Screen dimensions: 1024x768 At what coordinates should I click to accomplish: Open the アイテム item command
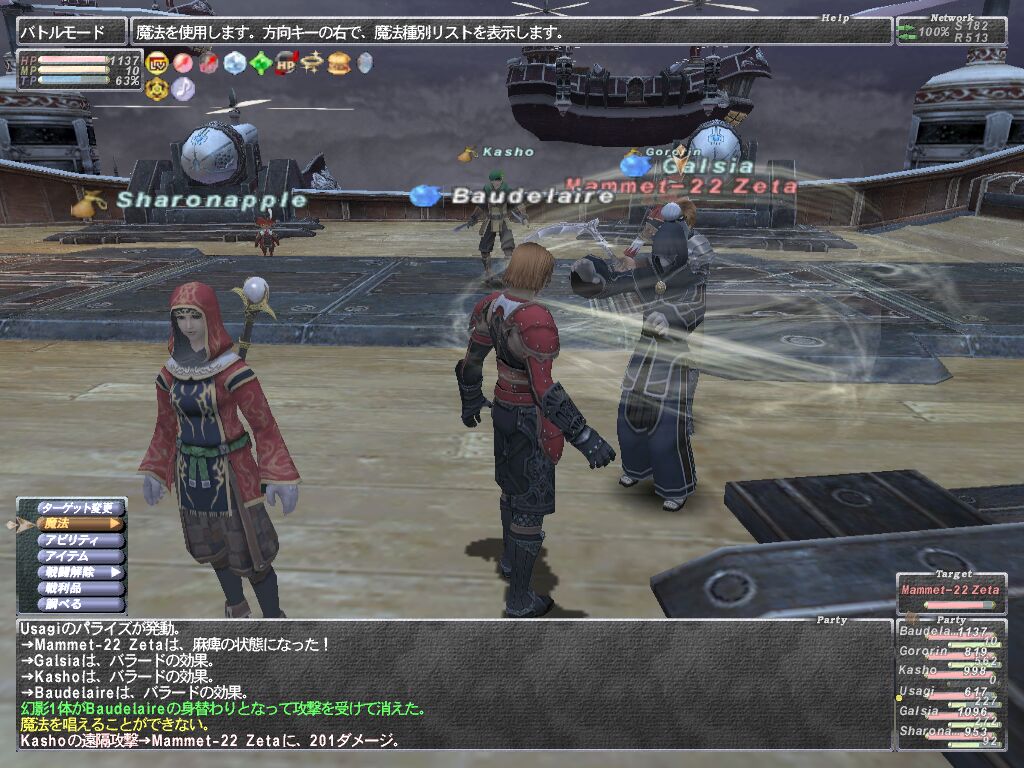[x=82, y=556]
